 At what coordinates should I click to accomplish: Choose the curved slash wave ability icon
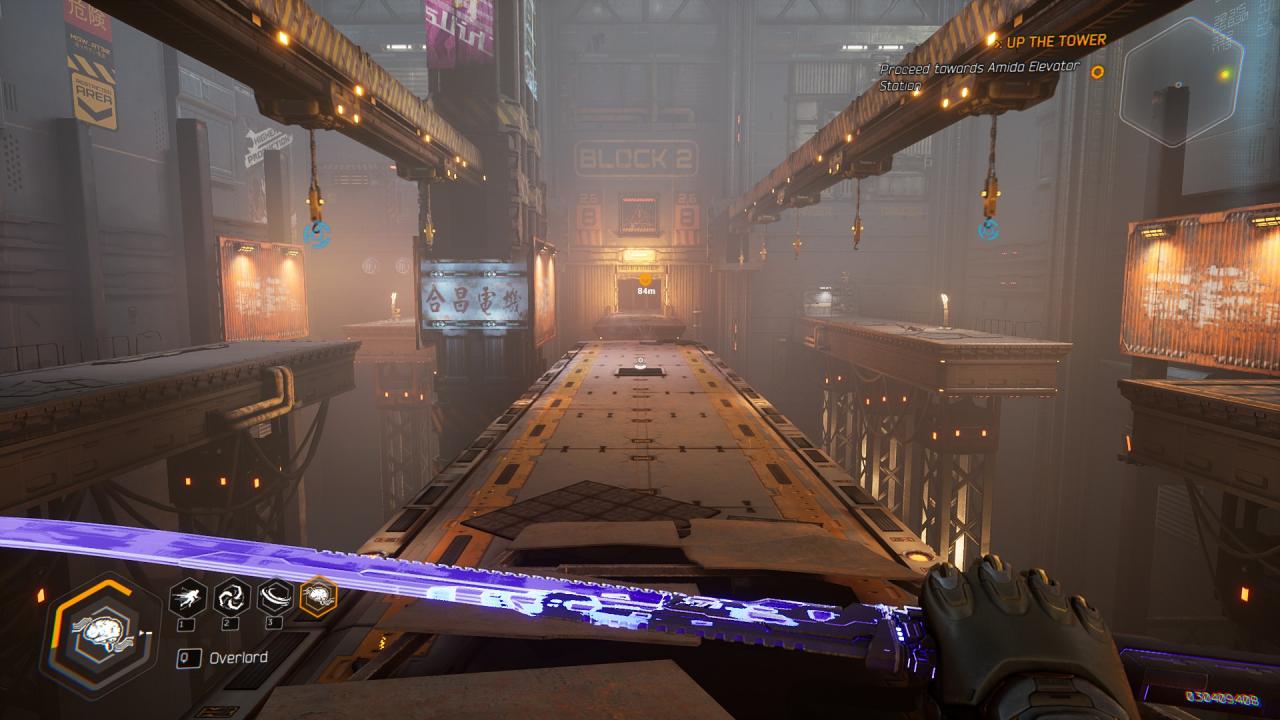pos(275,597)
